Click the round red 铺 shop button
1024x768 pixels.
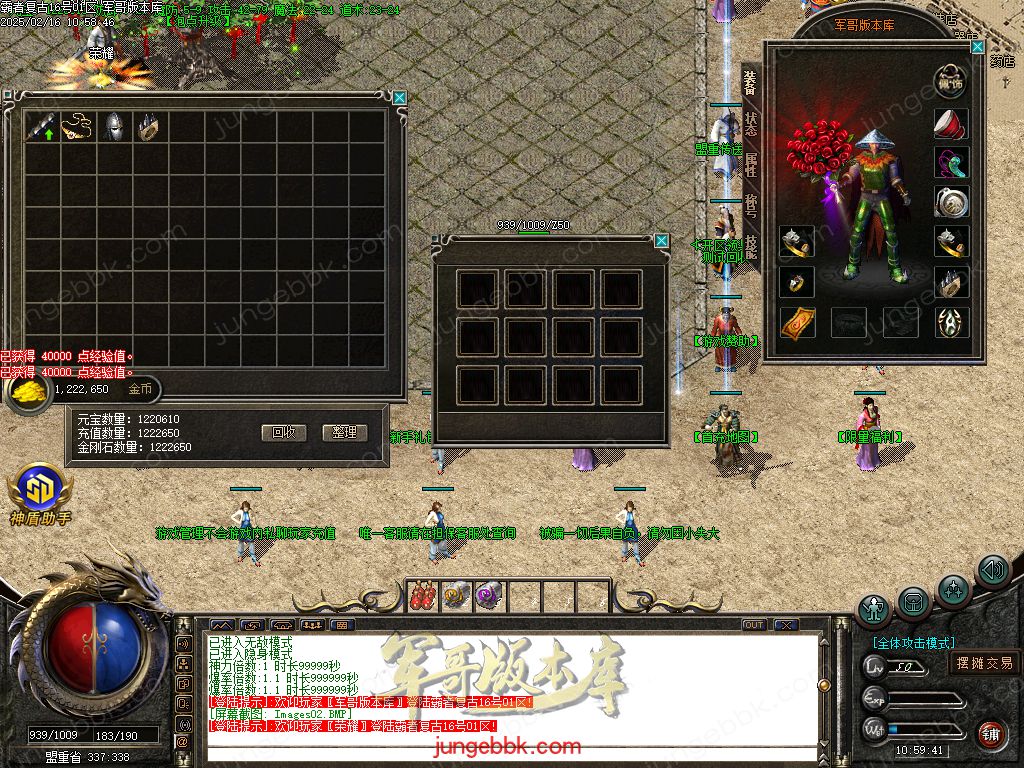click(x=991, y=736)
